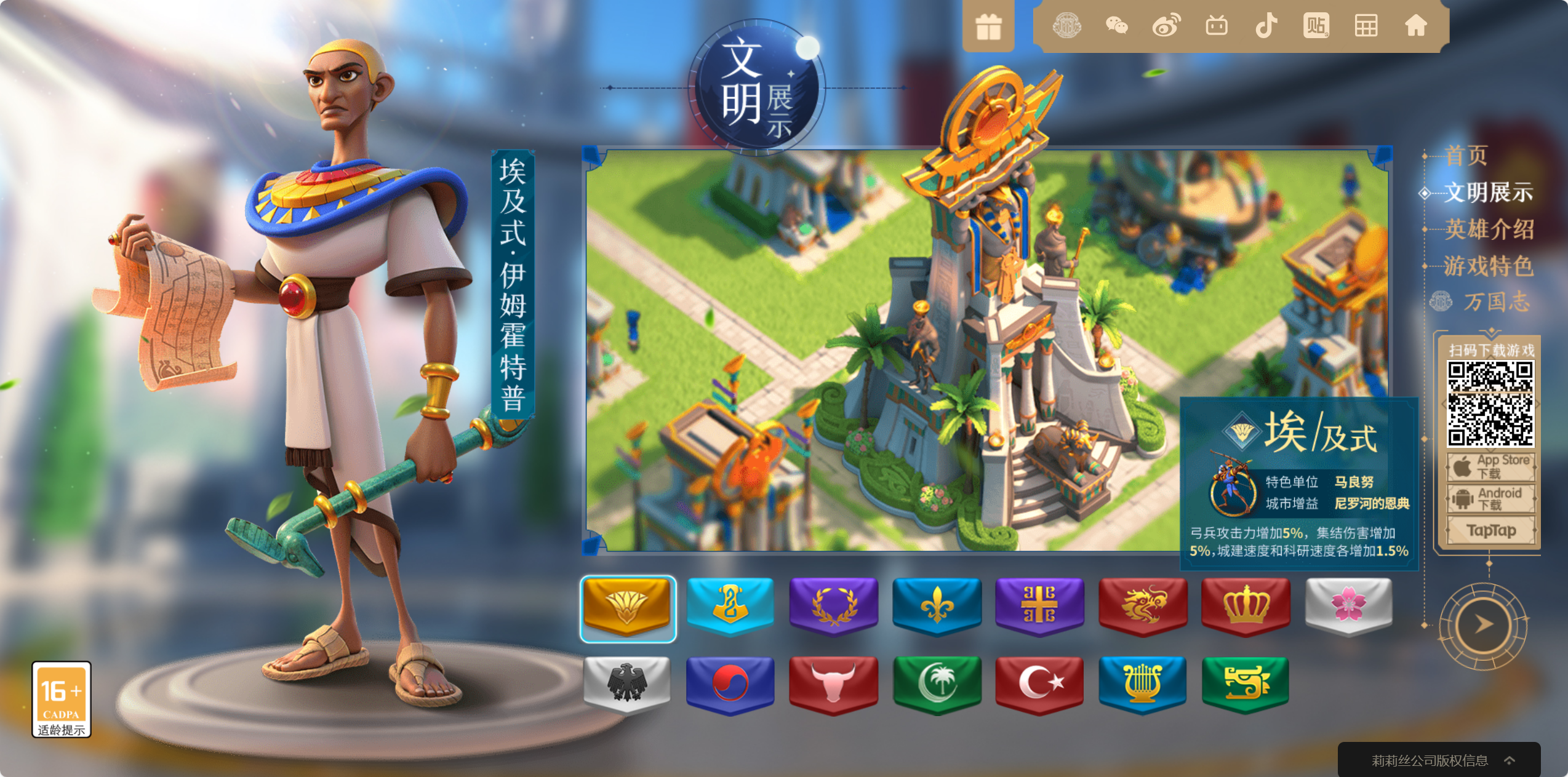Expand 莉莉丝公司版权信息 footer
This screenshot has width=1568, height=777.
1439,760
